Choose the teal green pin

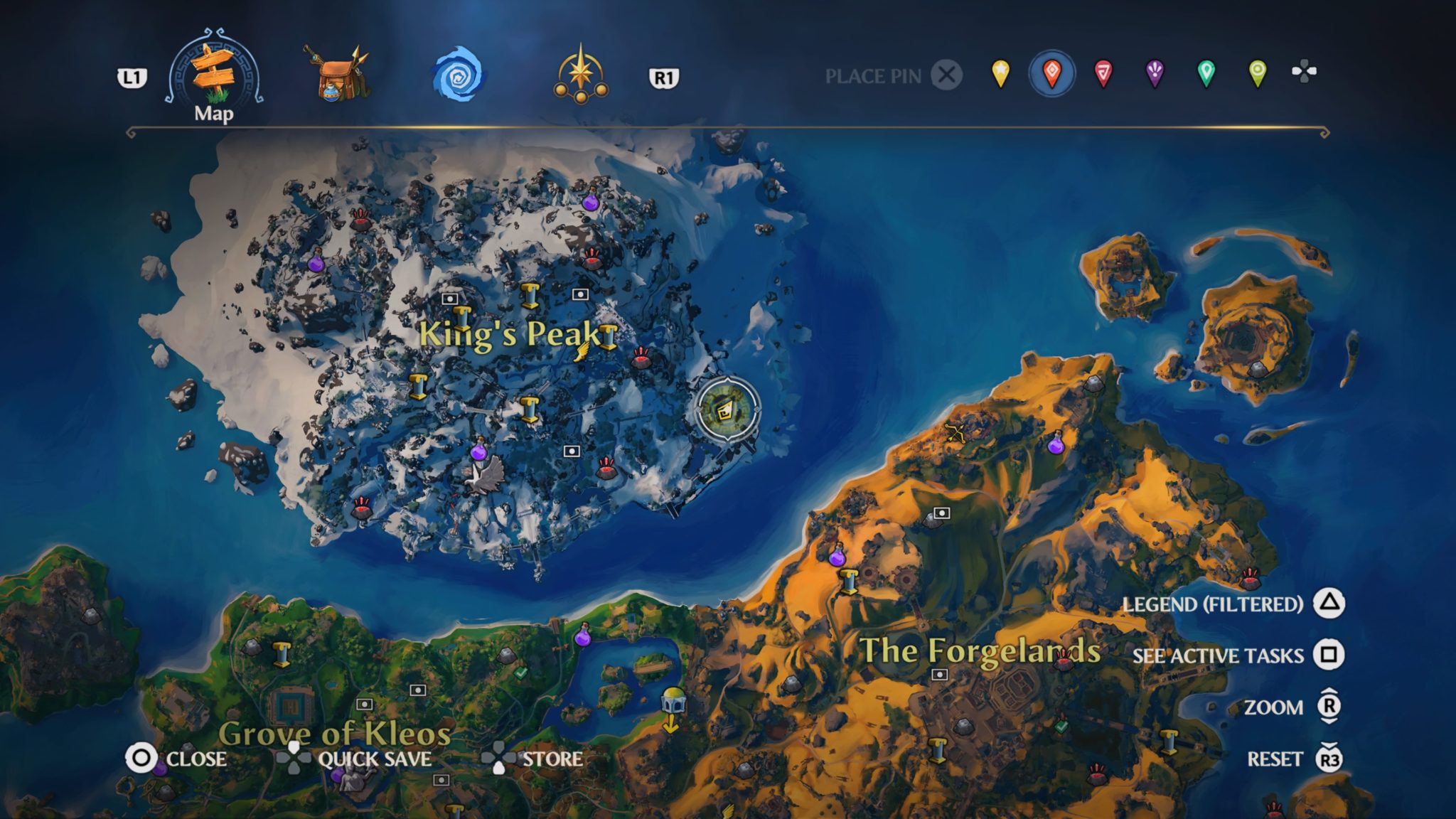[1206, 73]
